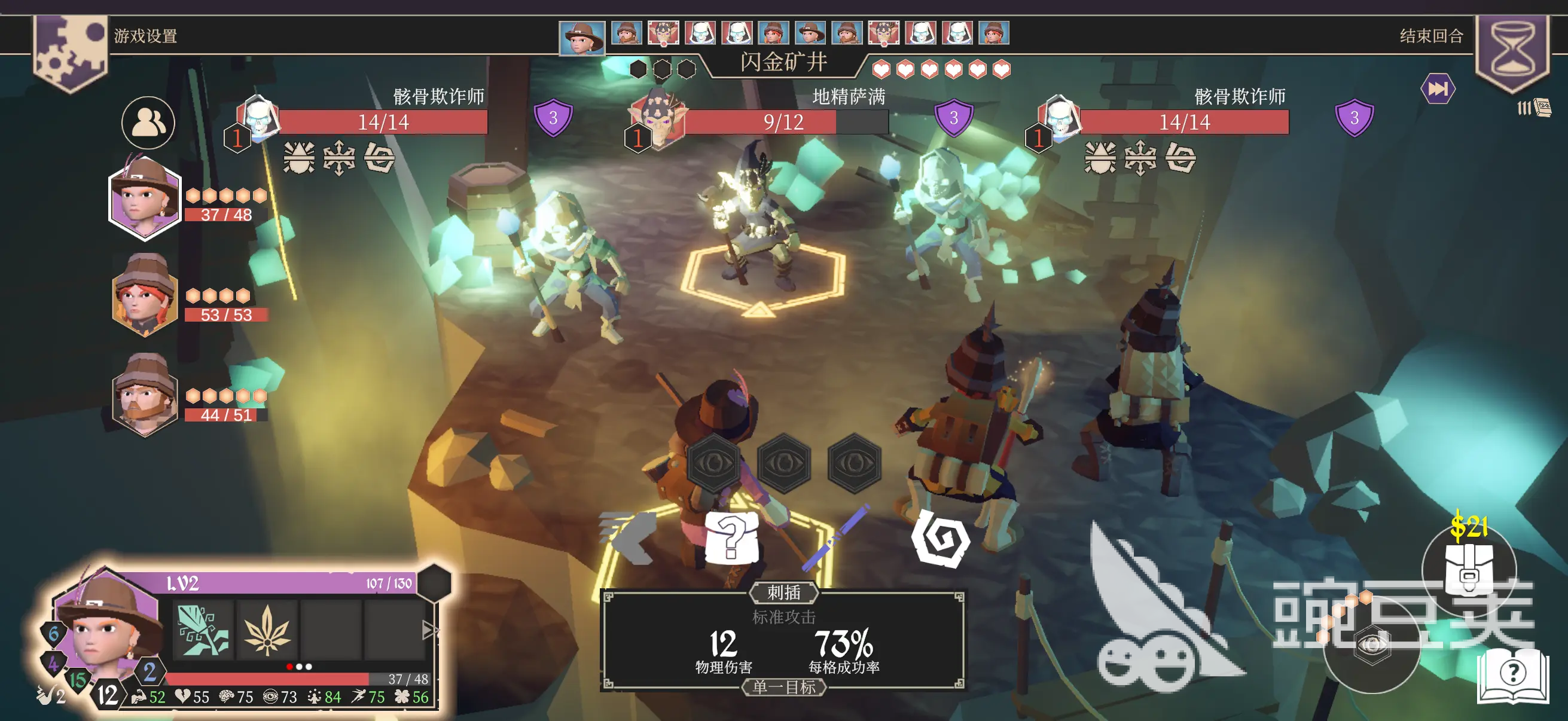Viewport: 1568px width, 721px height.
Task: Toggle the eye view button in the corner circle
Action: (1371, 645)
